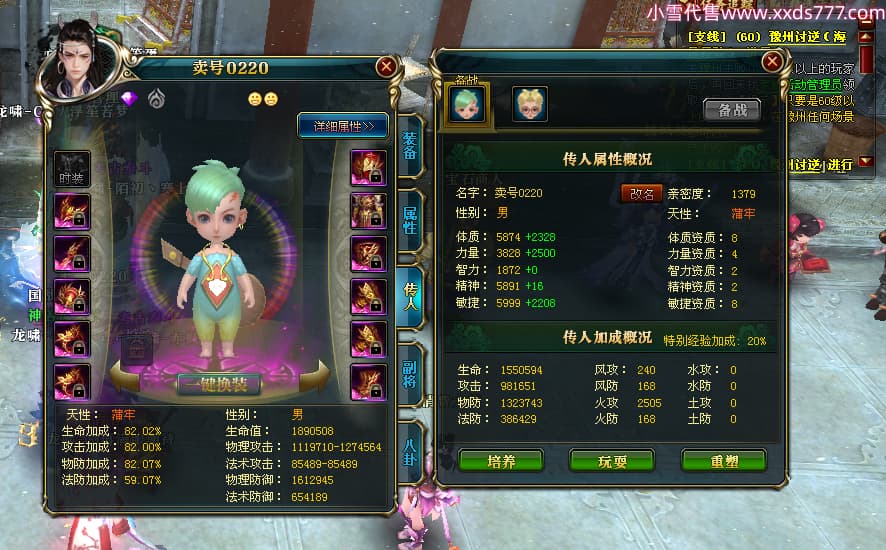Image resolution: width=886 pixels, height=550 pixels.
Task: Close the 卖号0220 character panel
Action: click(x=385, y=67)
